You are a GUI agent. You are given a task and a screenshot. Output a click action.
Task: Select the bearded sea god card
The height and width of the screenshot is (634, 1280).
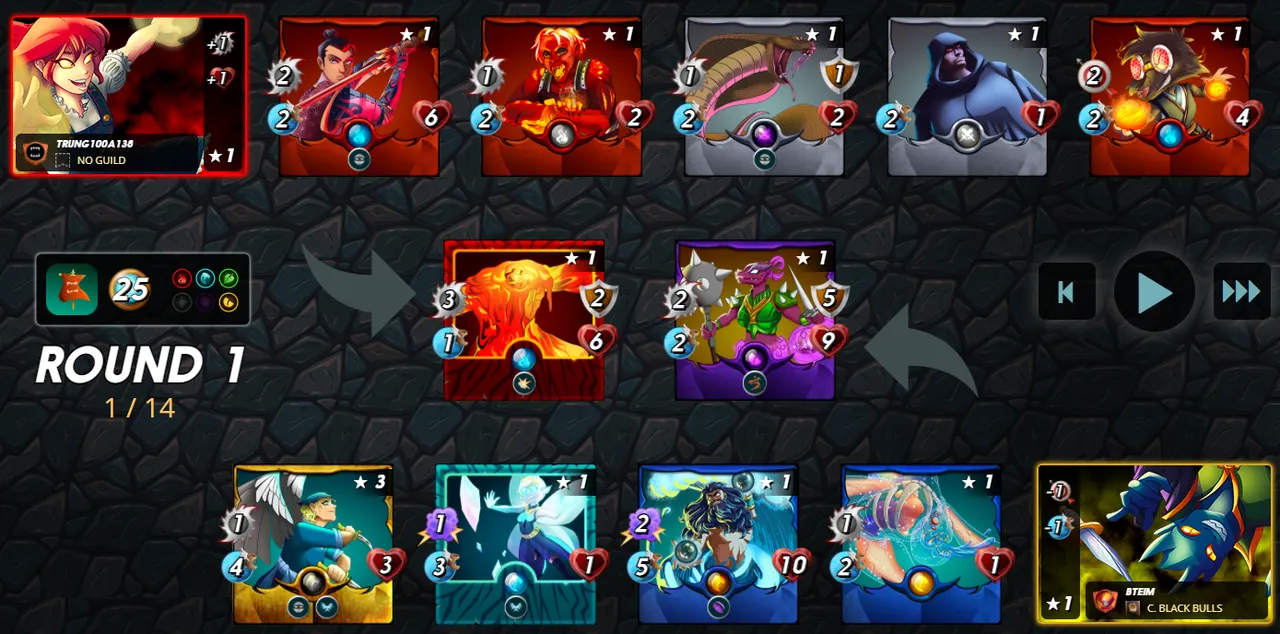click(718, 544)
